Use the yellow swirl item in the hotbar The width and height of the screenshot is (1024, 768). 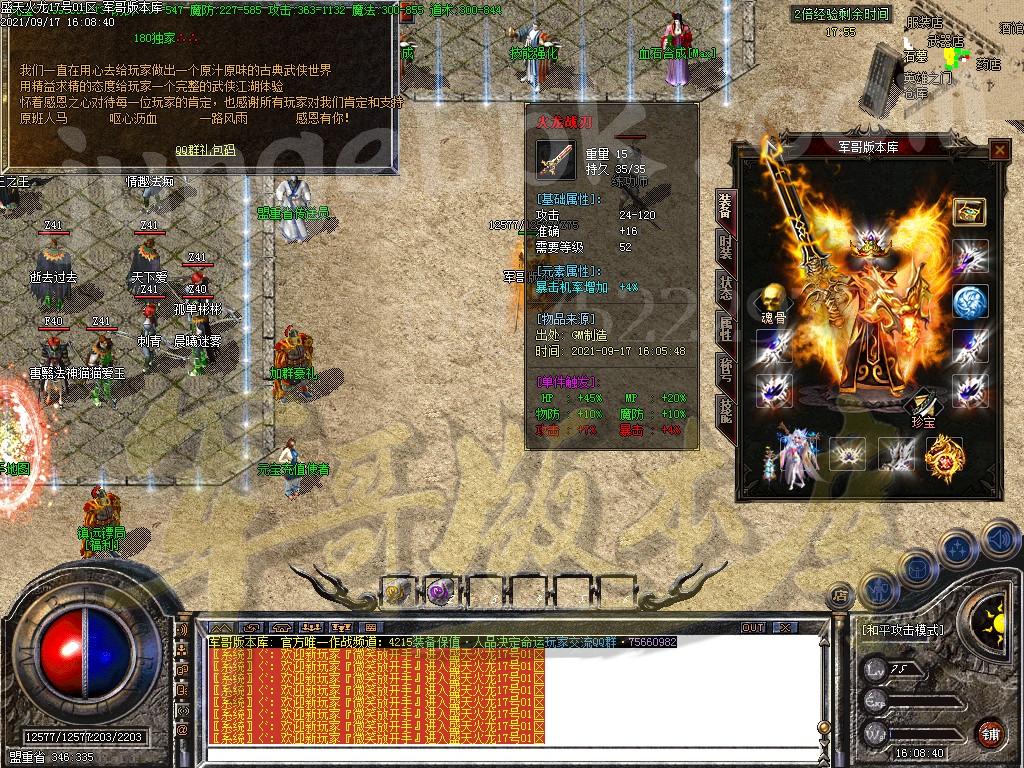tap(397, 592)
